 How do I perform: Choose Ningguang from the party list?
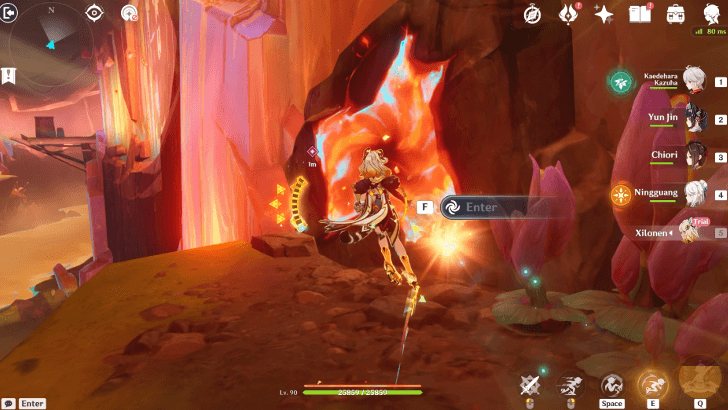click(x=690, y=195)
